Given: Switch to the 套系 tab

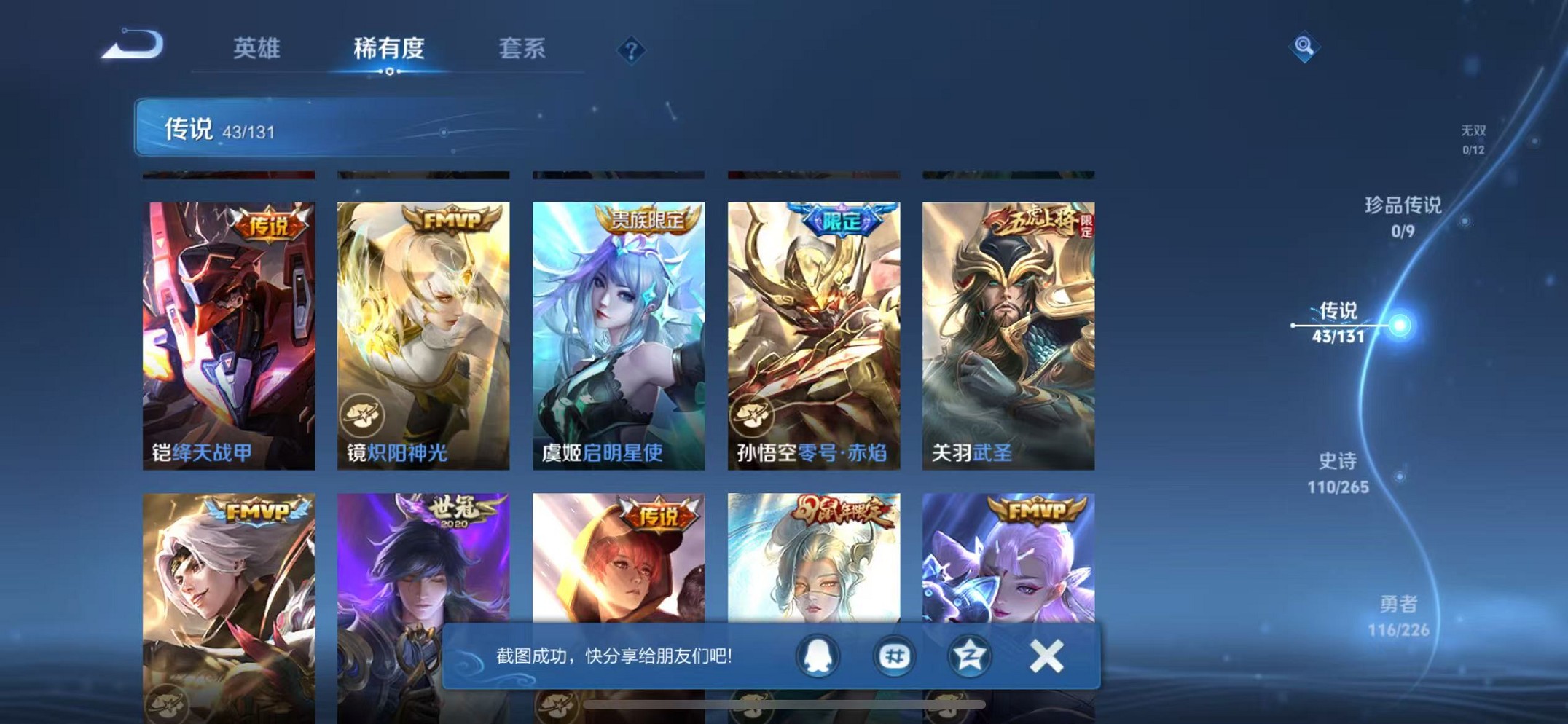Looking at the screenshot, I should [x=522, y=50].
